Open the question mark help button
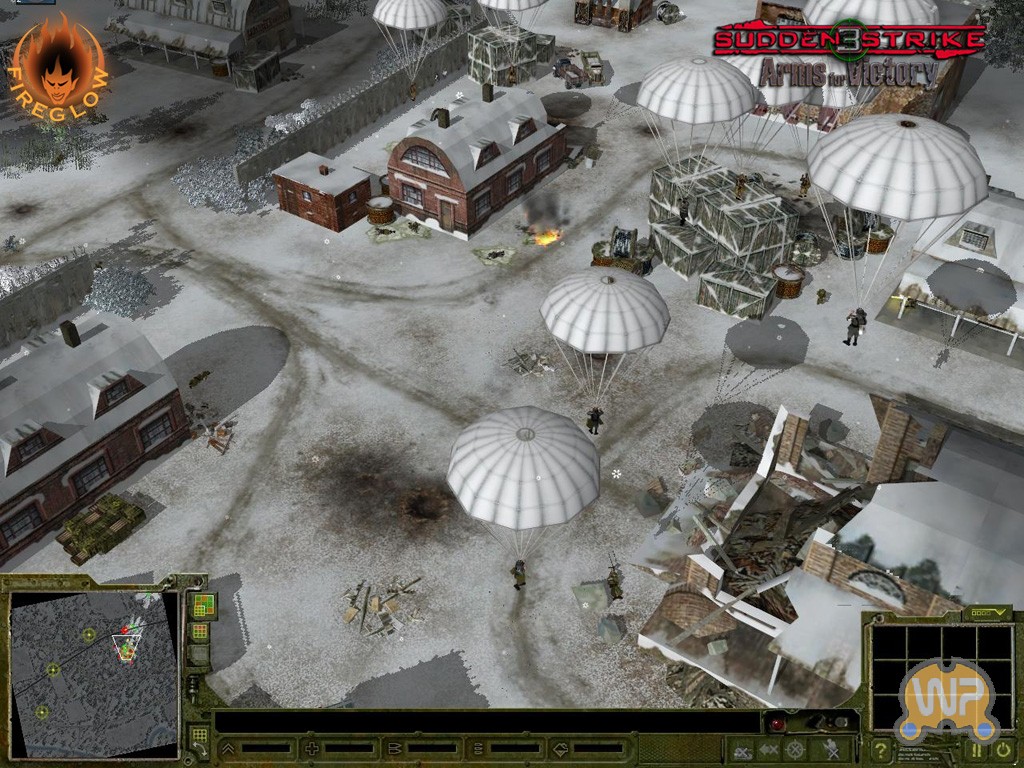This screenshot has height=768, width=1024. click(881, 750)
